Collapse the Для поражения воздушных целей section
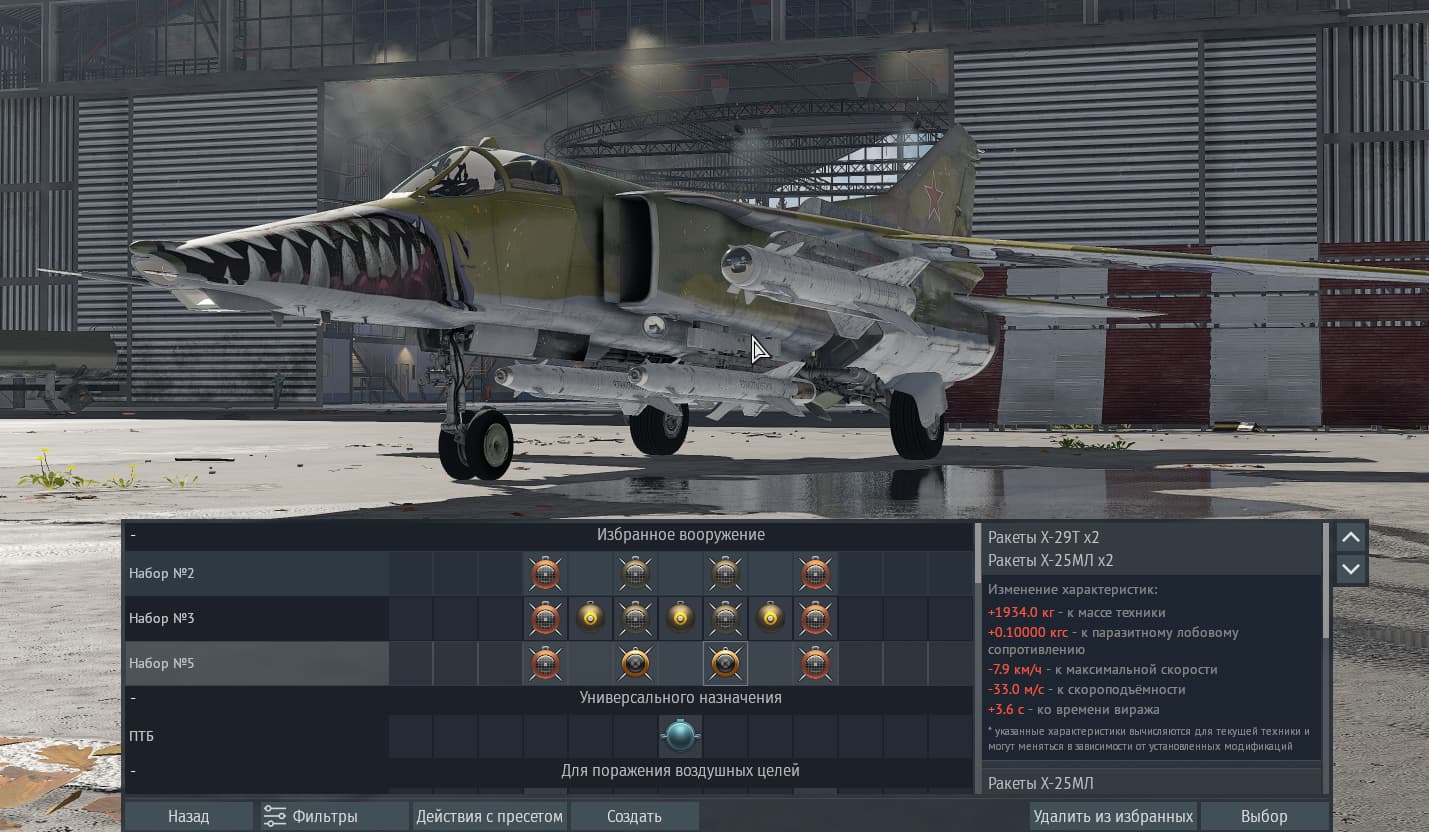1429x832 pixels. click(133, 771)
